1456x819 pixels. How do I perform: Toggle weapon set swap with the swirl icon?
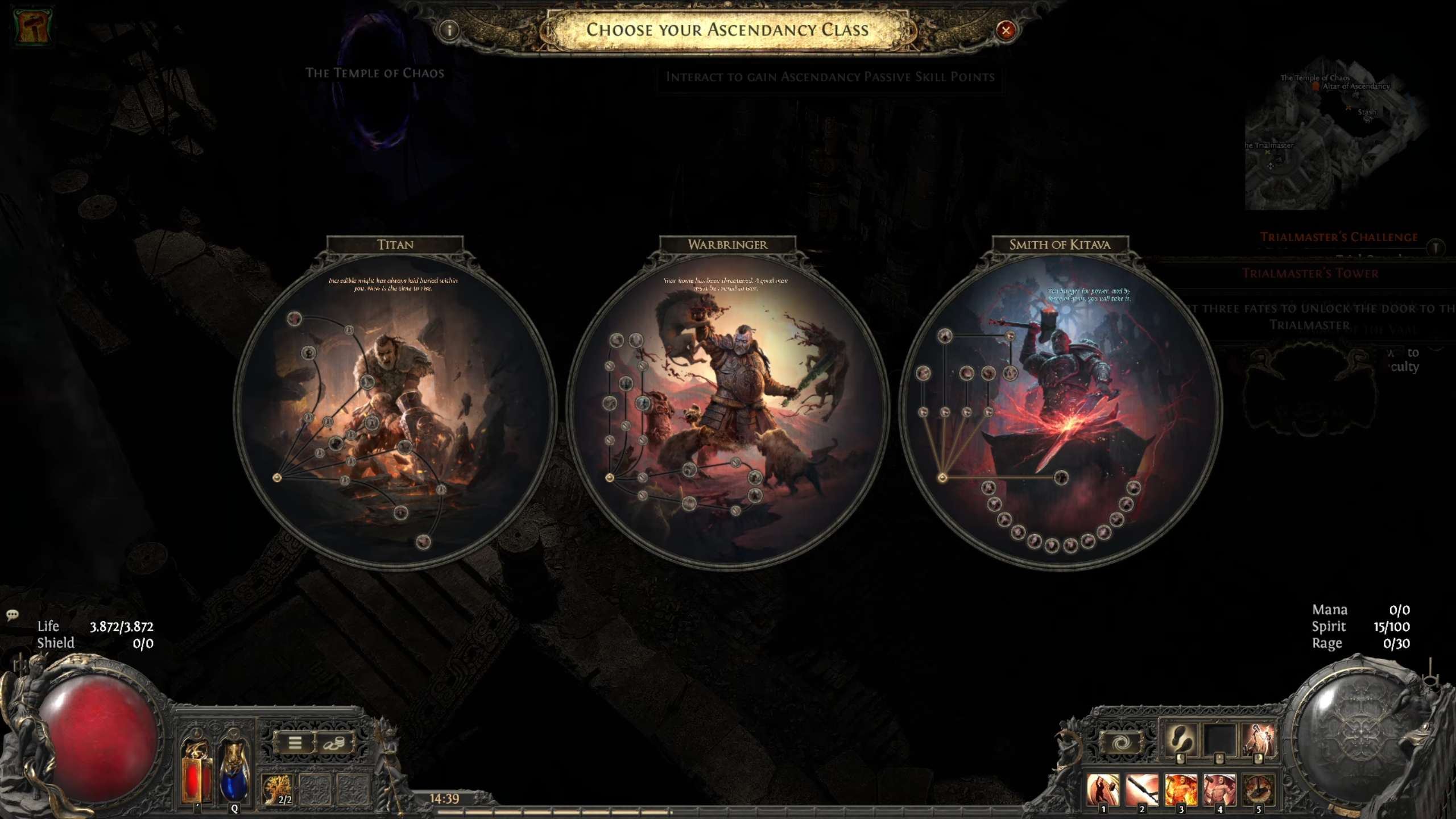pyautogui.click(x=1121, y=742)
